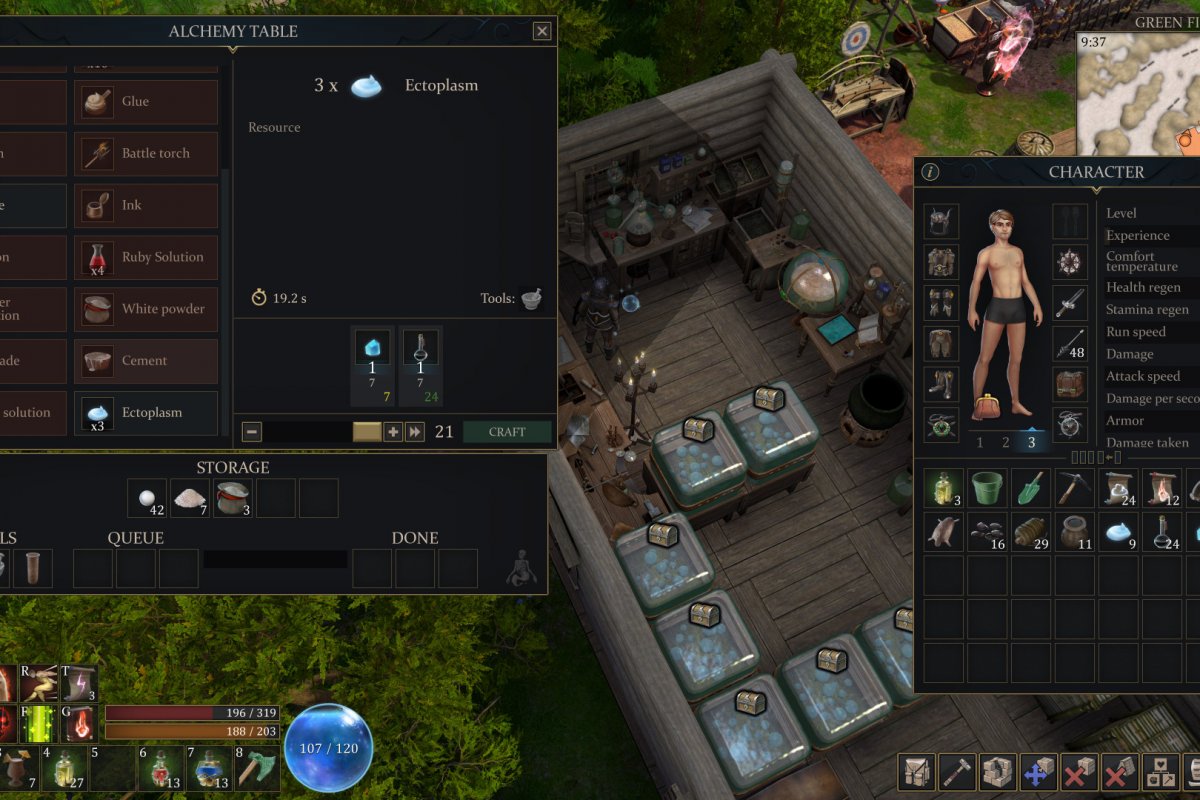The width and height of the screenshot is (1200, 800).
Task: Decrease craft quantity with minus button
Action: pos(252,432)
